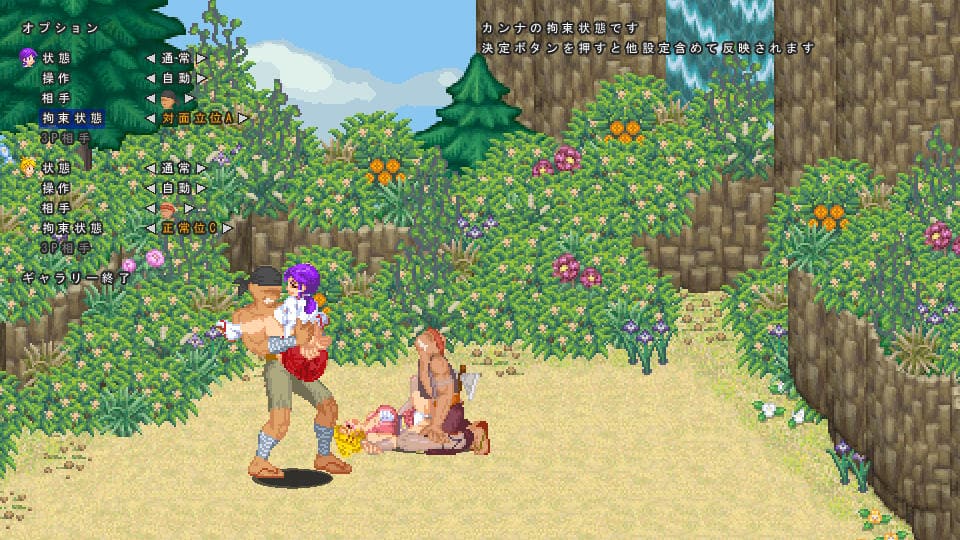Click right arrow beside 正常位C value
Viewport: 960px width, 540px height.
[229, 228]
